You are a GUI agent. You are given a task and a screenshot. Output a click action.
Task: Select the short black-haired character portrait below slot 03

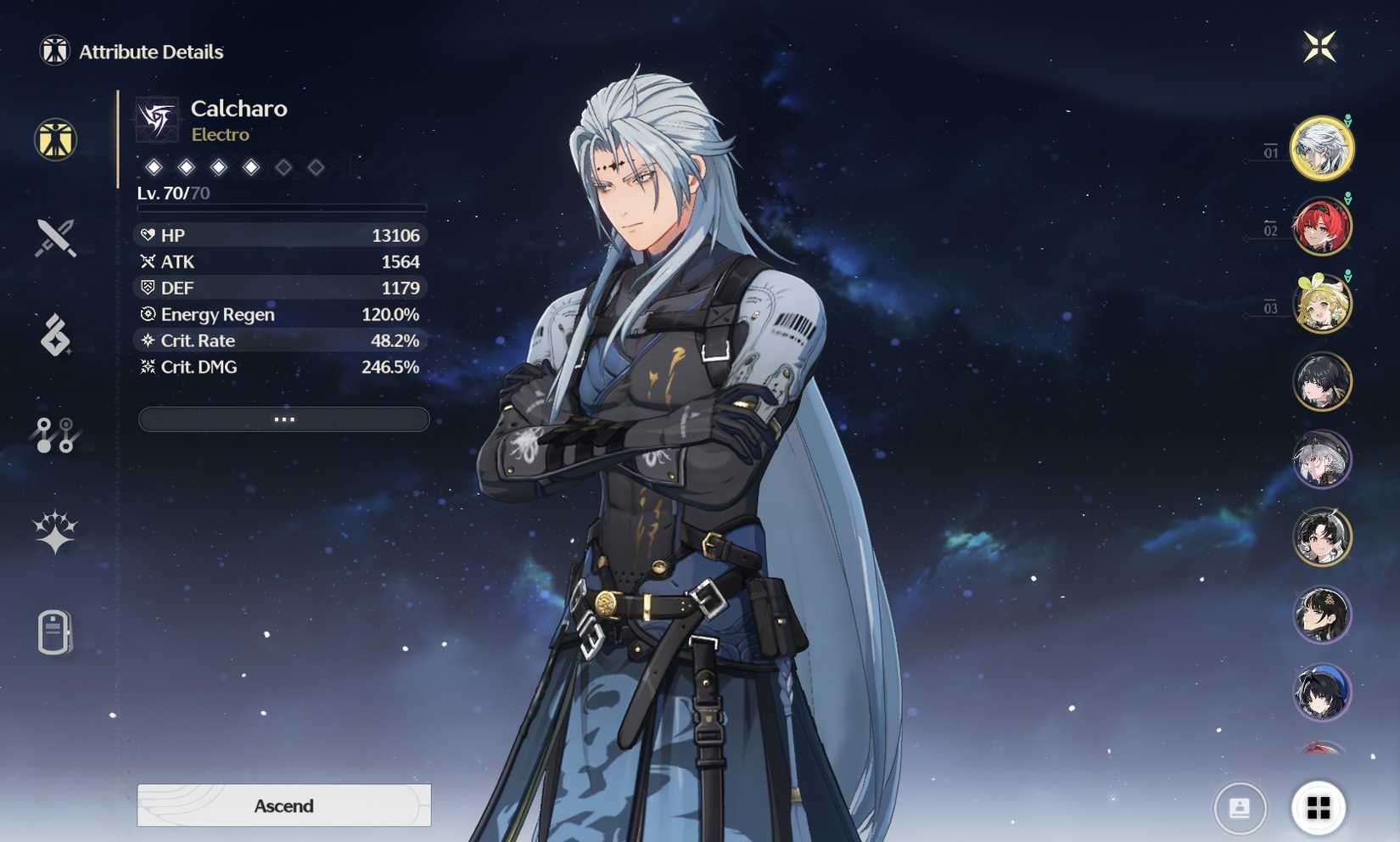click(x=1321, y=382)
